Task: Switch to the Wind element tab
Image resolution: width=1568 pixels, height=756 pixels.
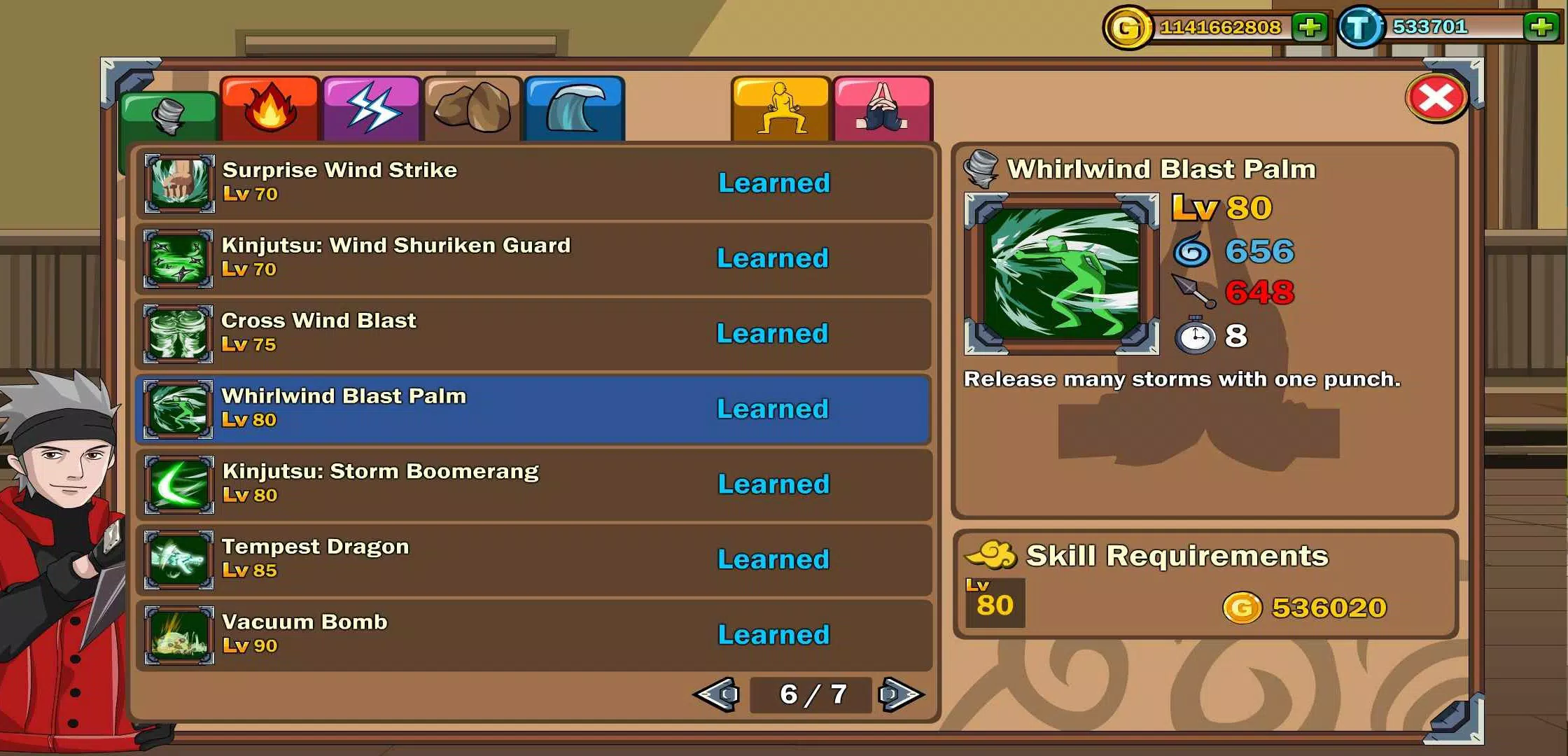Action: 169,115
